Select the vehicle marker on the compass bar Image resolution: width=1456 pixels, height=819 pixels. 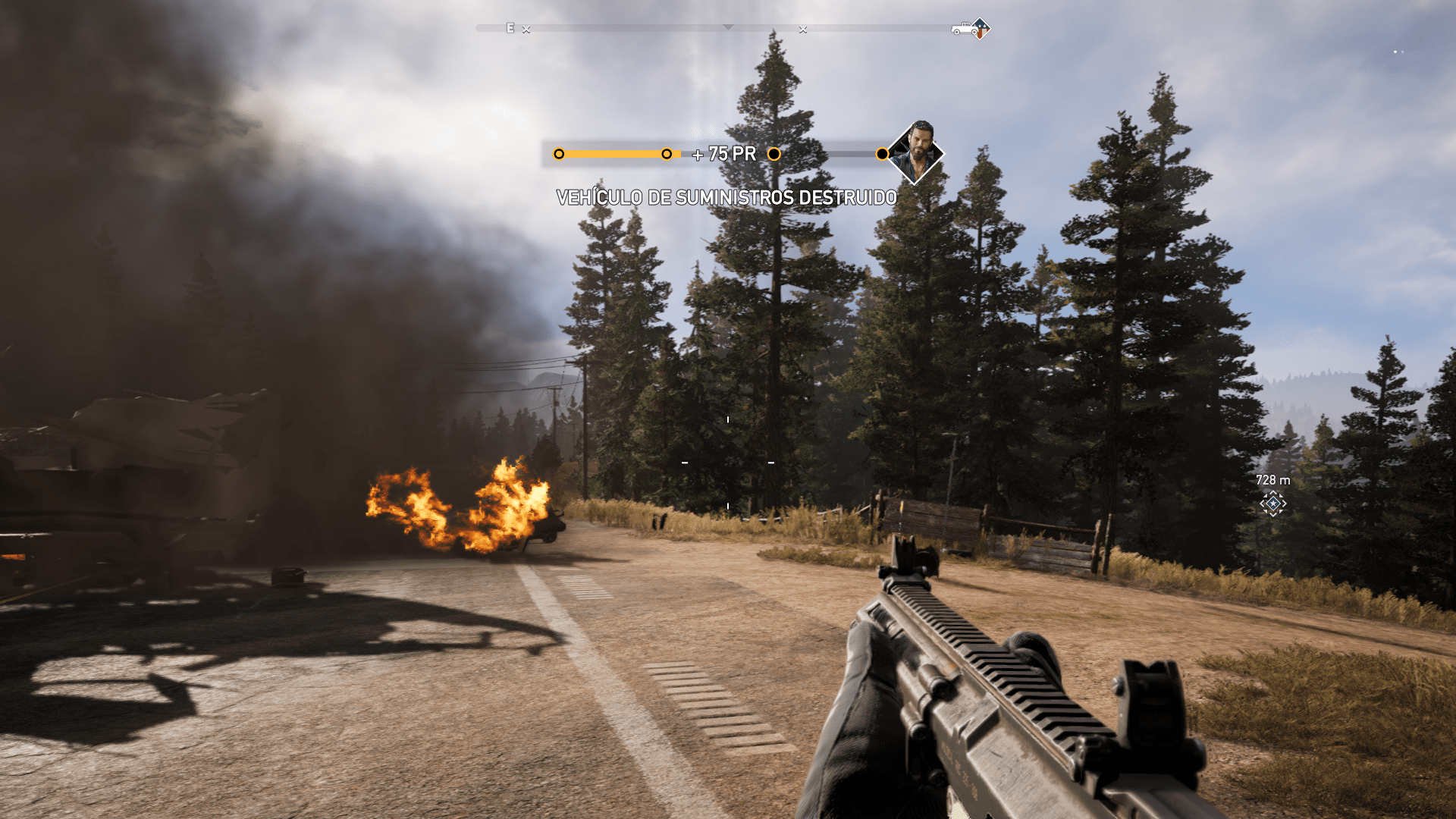click(x=965, y=29)
